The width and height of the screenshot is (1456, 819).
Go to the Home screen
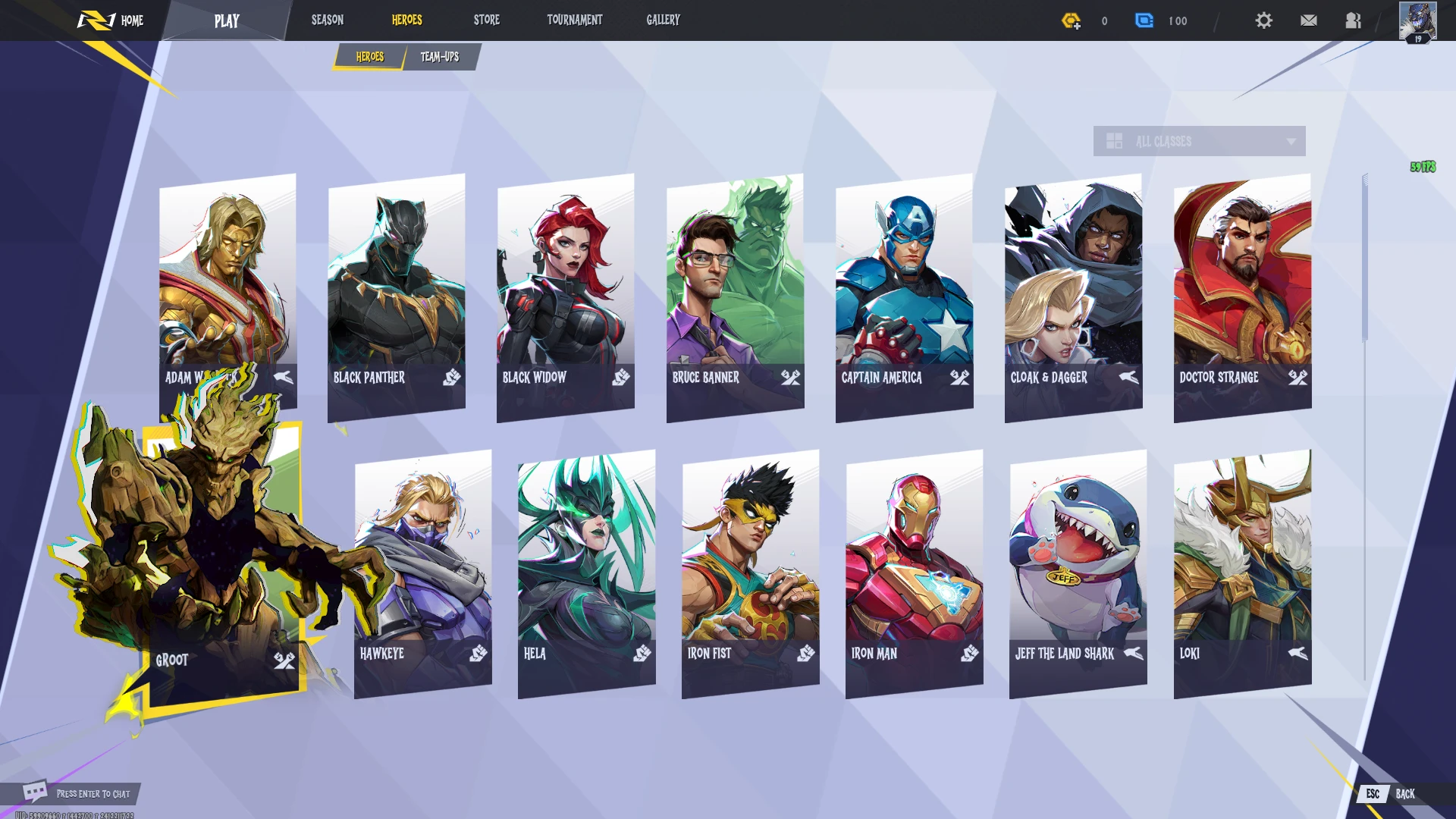click(x=112, y=20)
